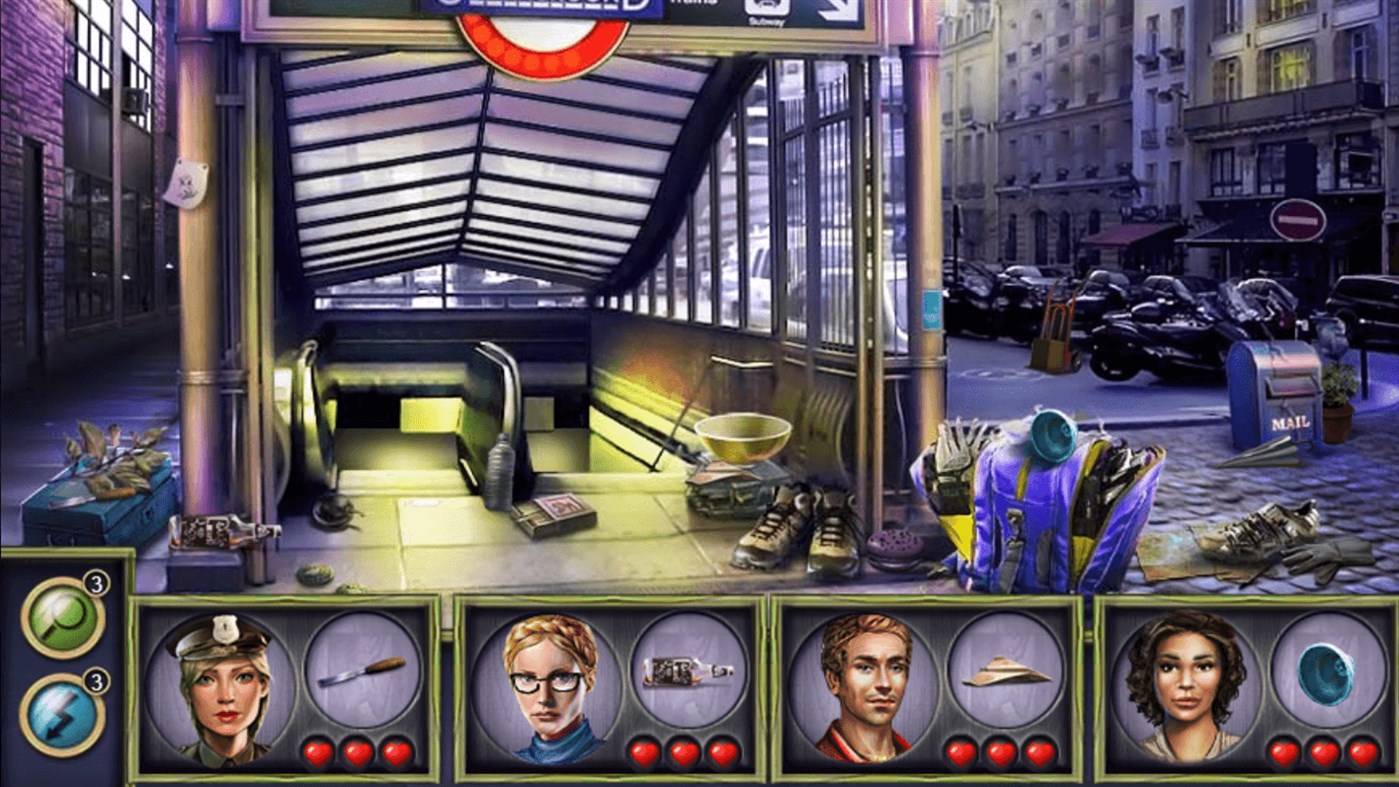Select the bottle target item

click(x=688, y=673)
